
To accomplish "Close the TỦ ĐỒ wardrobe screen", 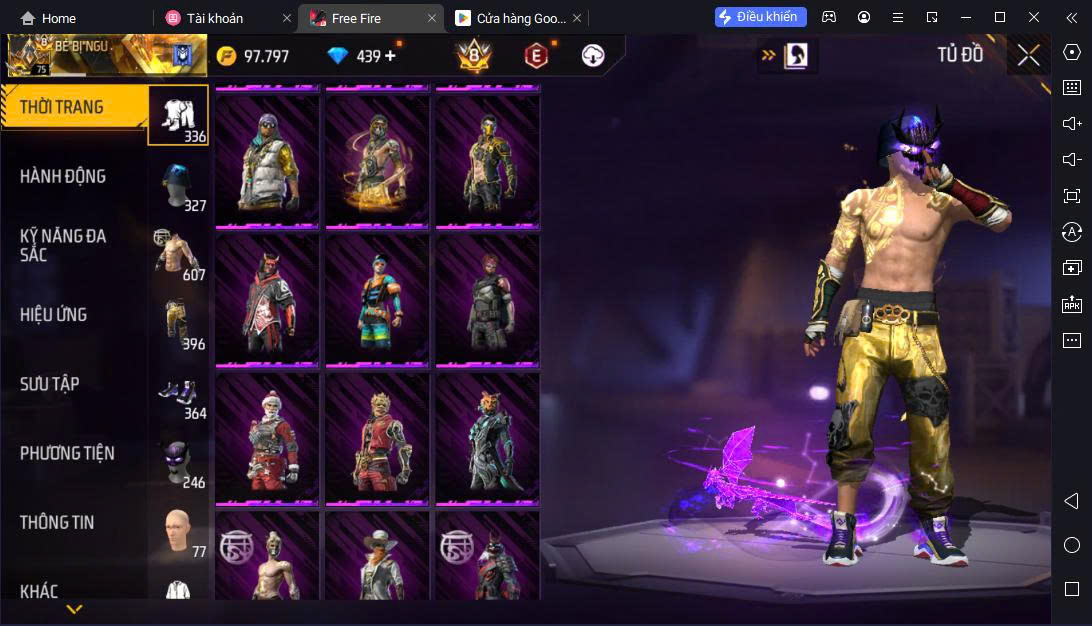I will (x=1028, y=55).
